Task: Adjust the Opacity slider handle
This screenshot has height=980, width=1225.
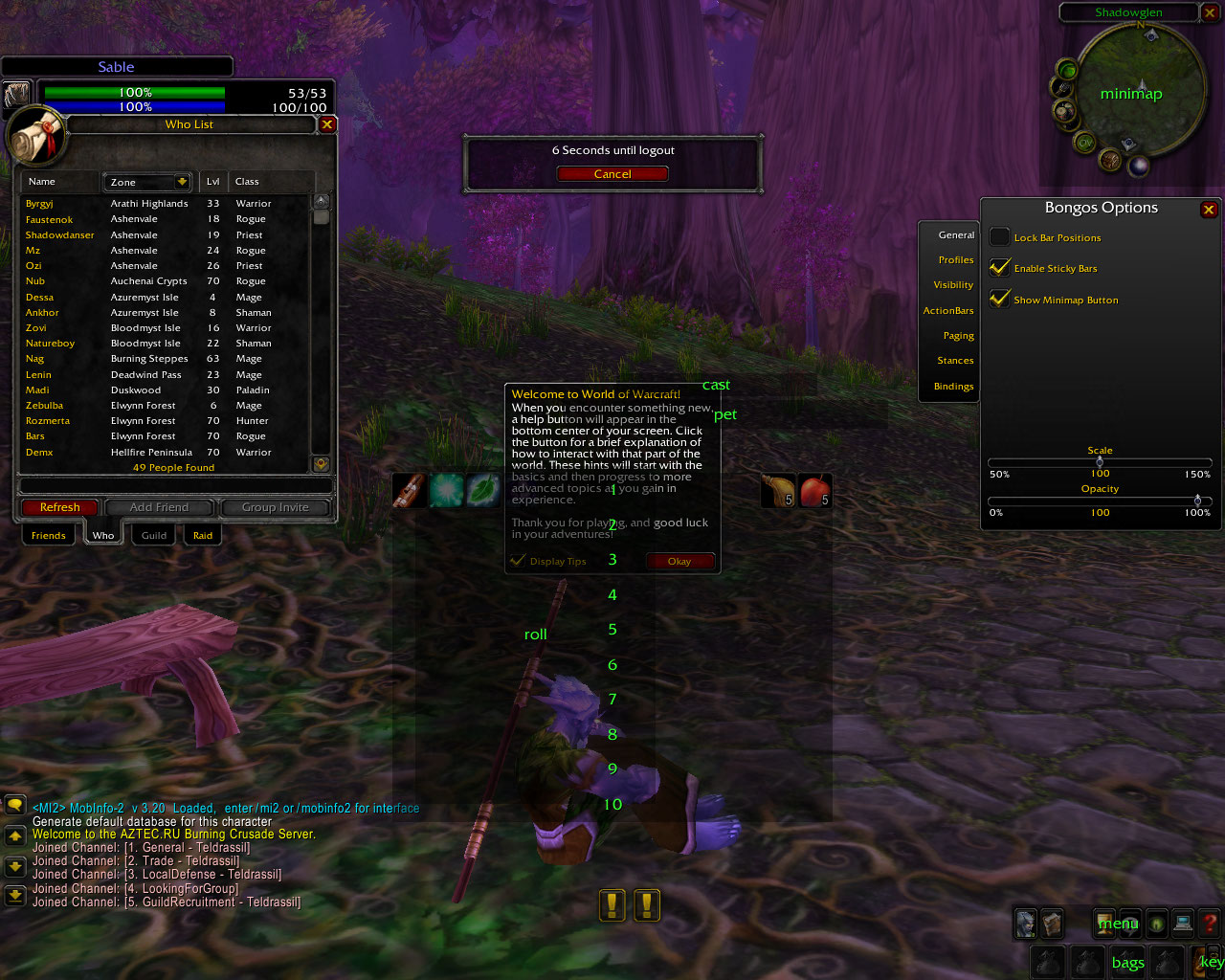Action: (x=1197, y=501)
